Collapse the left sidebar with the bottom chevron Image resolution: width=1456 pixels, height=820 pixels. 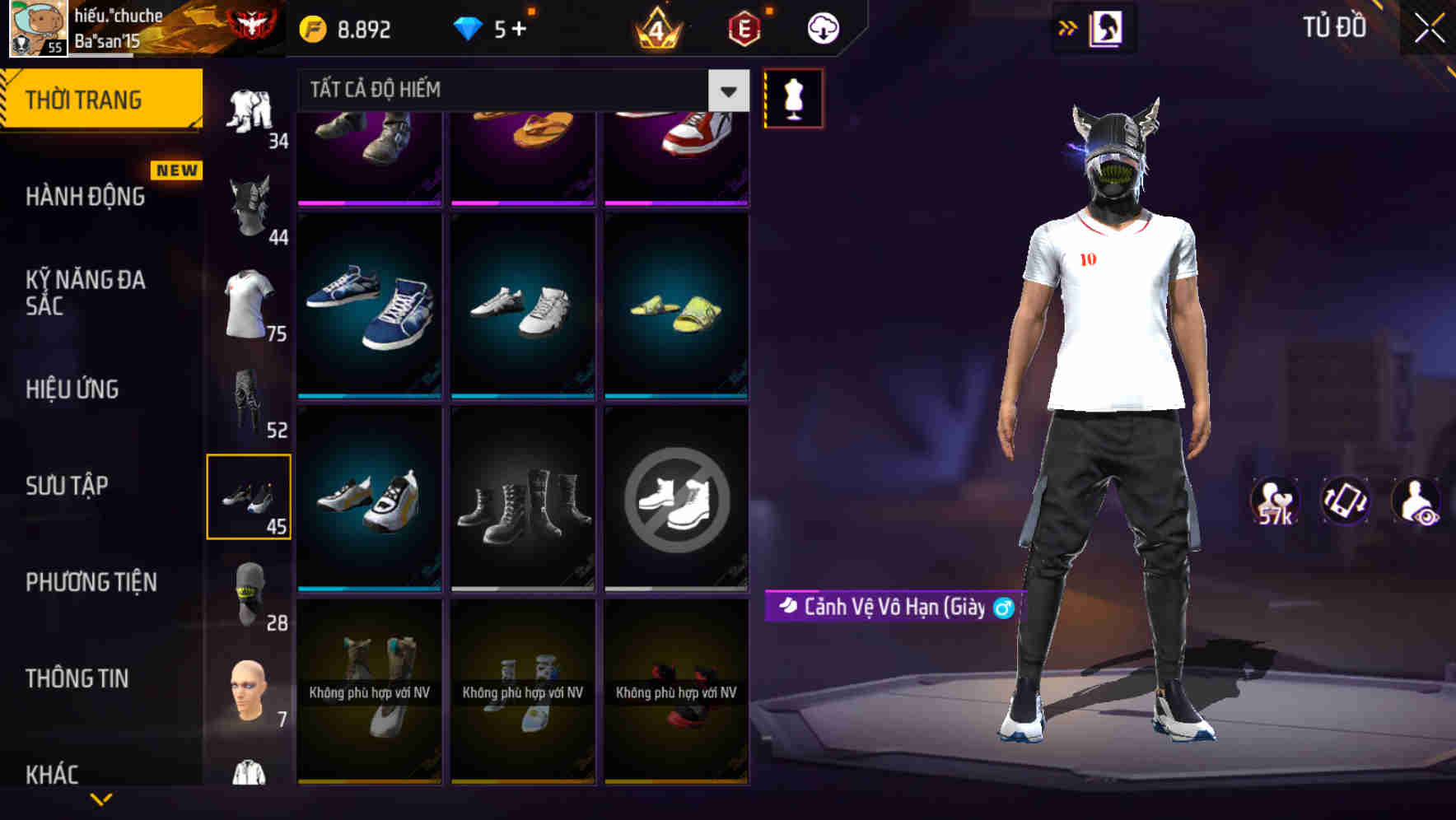pos(101,797)
